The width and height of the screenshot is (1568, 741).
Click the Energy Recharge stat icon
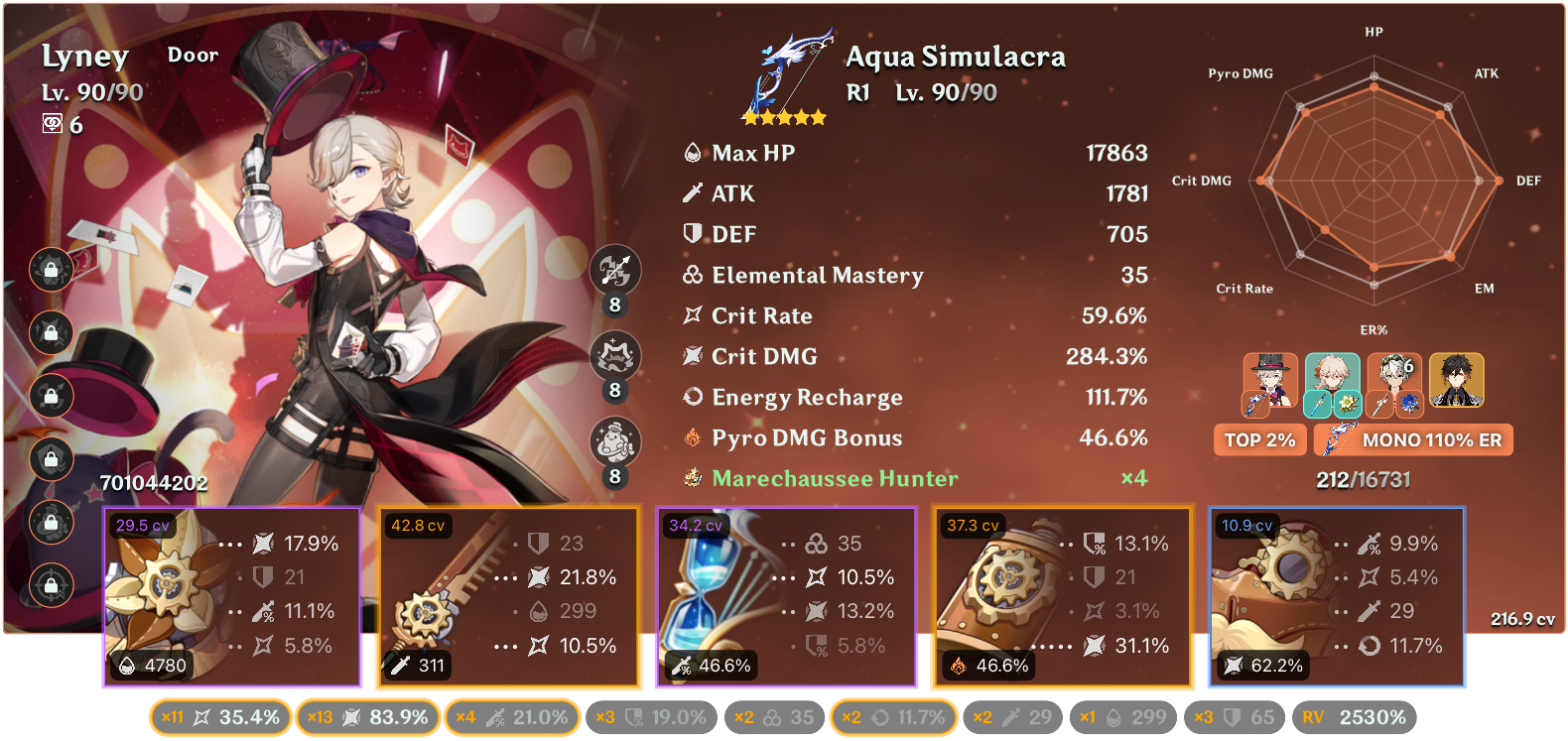(693, 397)
